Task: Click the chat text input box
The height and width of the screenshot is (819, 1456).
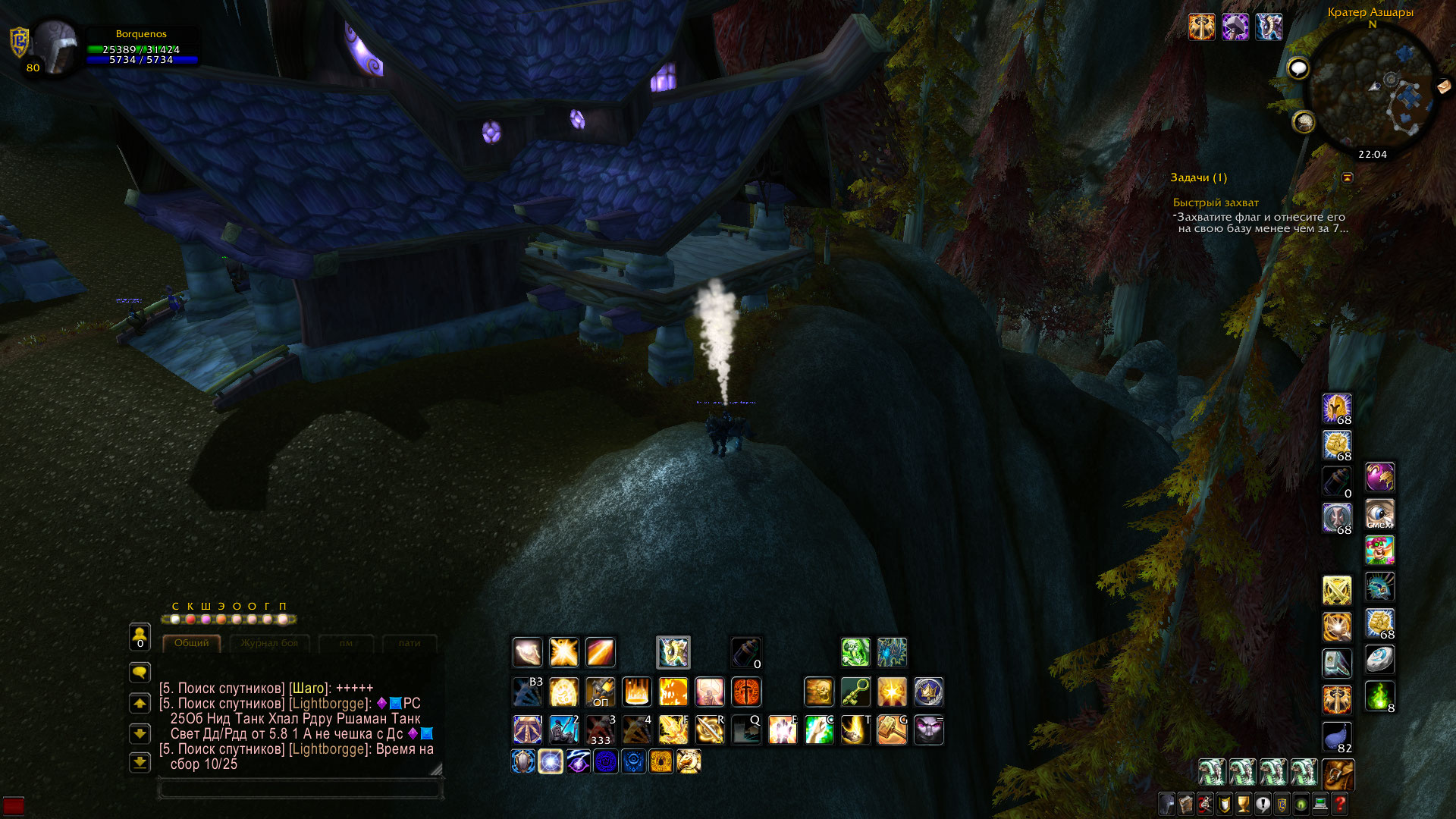Action: point(300,789)
